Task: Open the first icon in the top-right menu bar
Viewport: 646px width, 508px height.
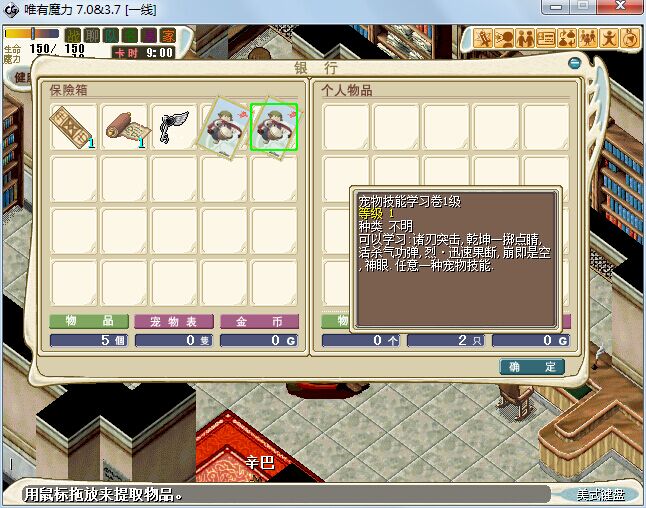Action: pos(484,39)
